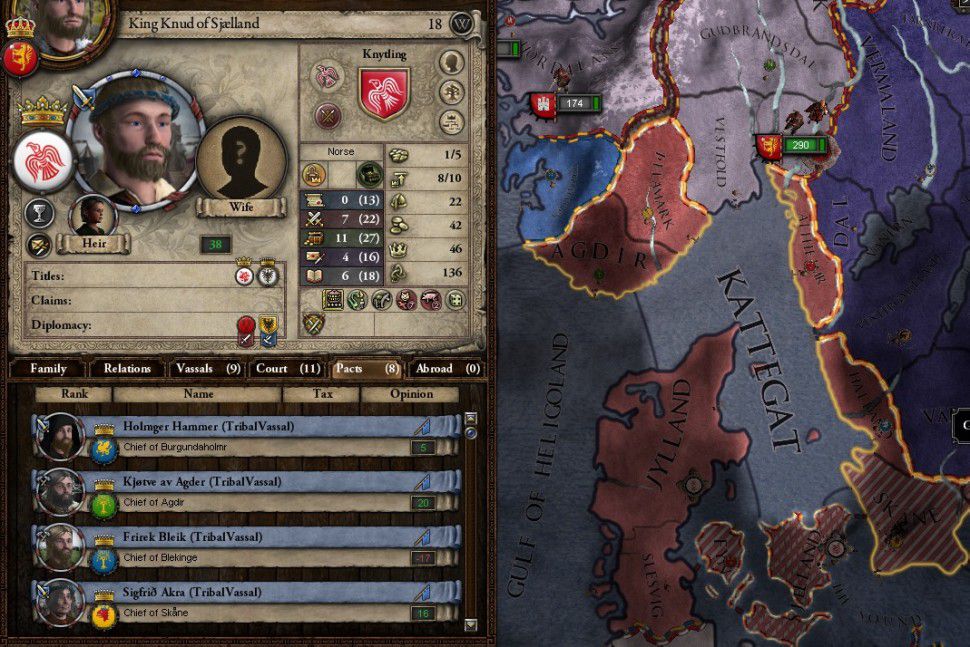Select the army with 290 troops
970x647 pixels.
click(797, 146)
